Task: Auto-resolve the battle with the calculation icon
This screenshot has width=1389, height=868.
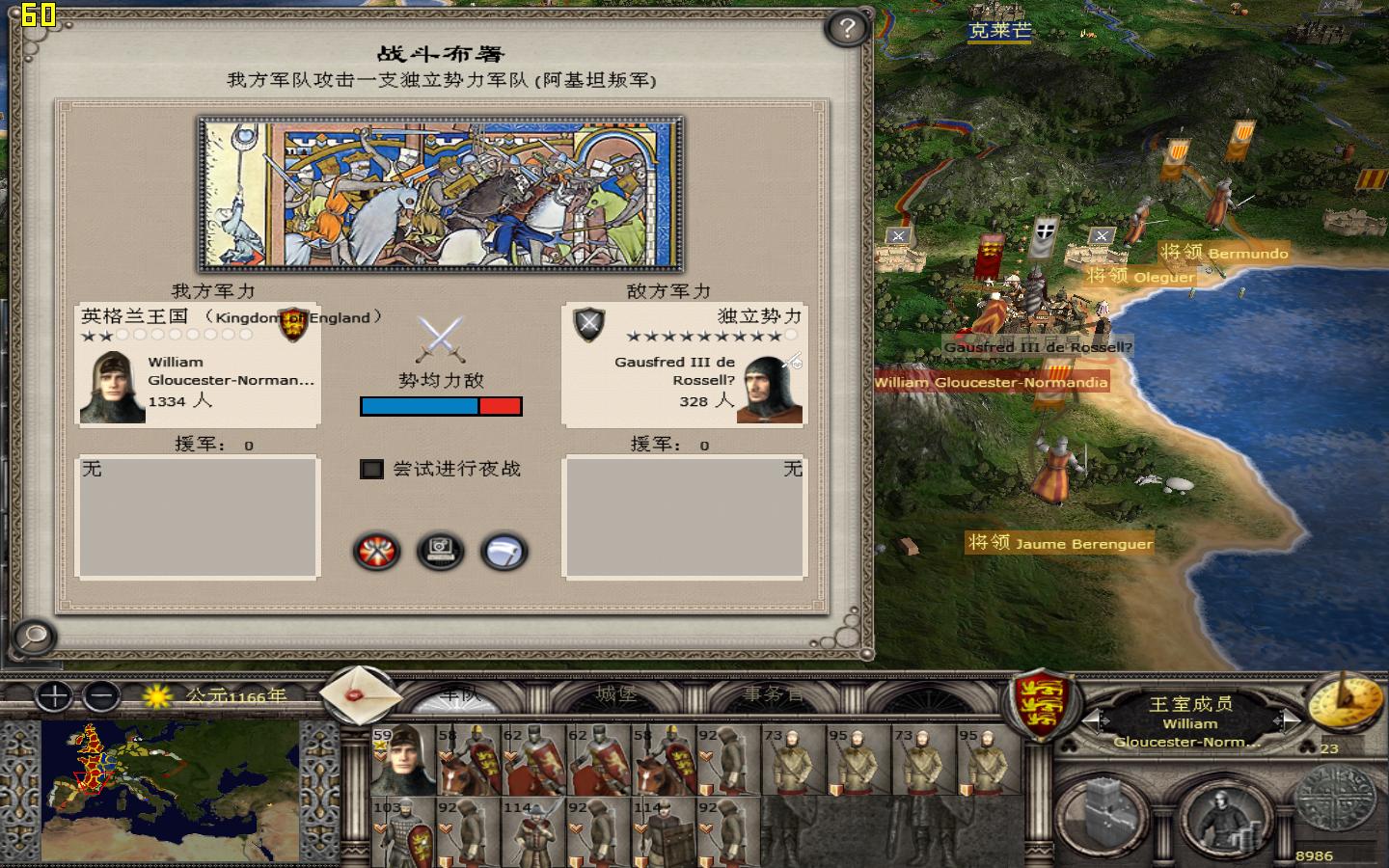Action: click(x=441, y=552)
